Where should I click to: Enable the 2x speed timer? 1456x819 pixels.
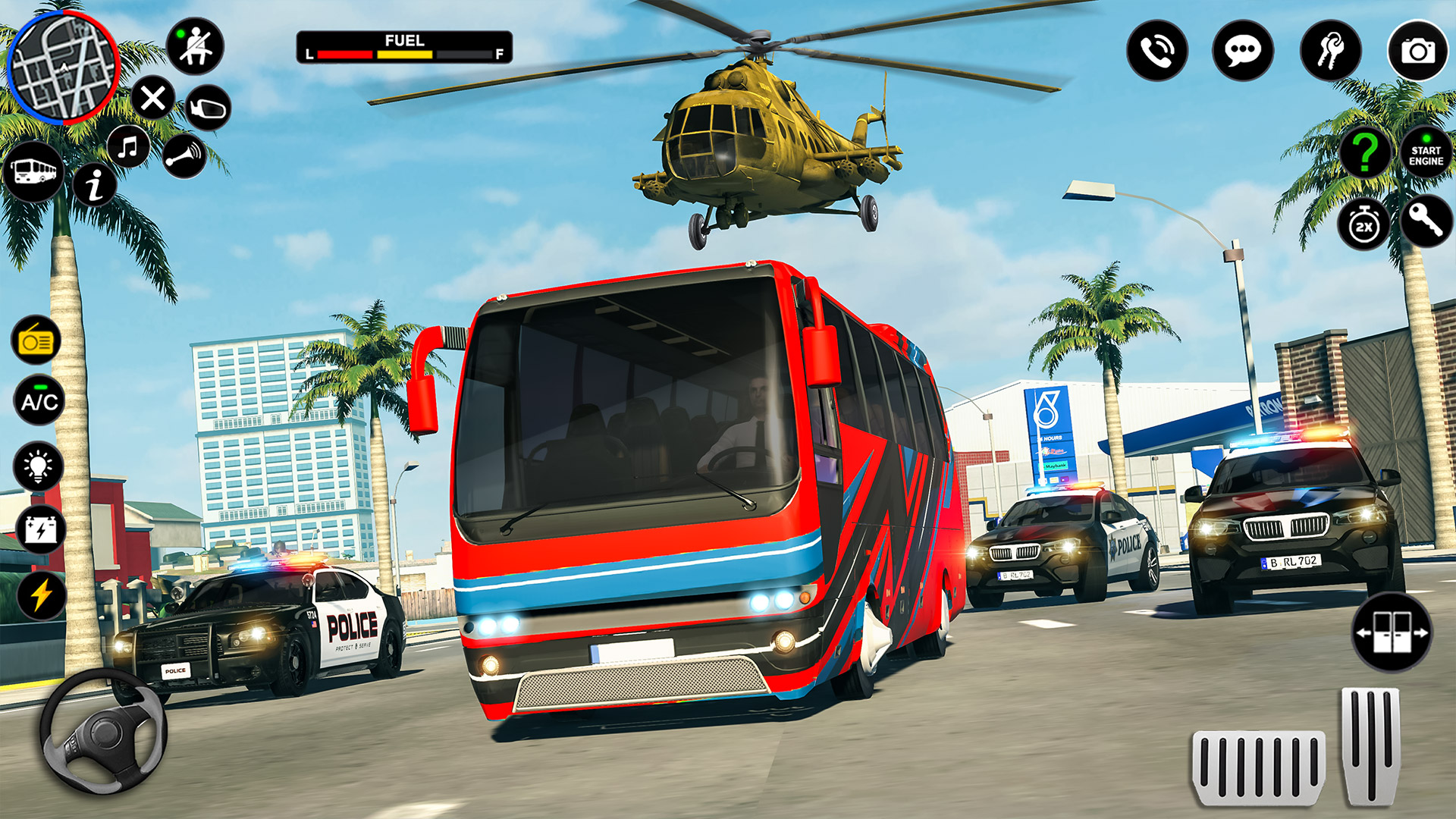click(1365, 225)
